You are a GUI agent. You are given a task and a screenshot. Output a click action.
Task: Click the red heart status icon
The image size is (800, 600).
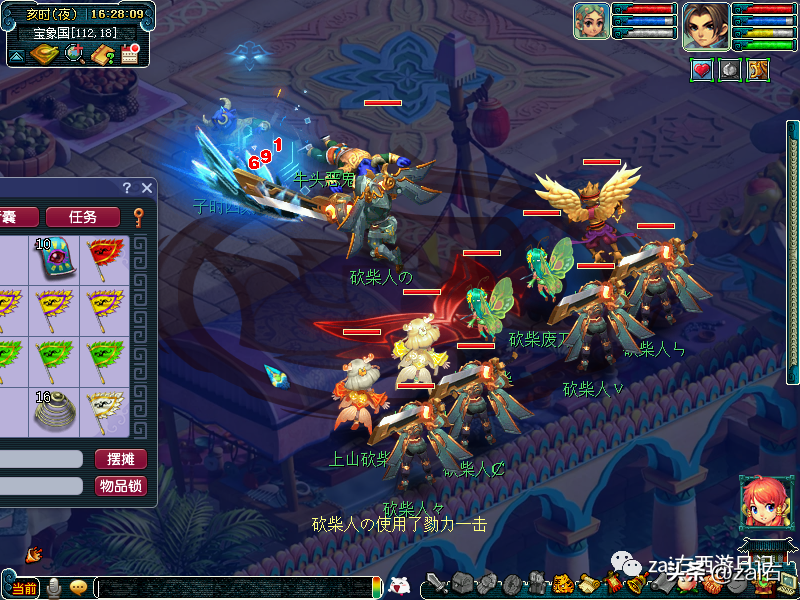(702, 70)
